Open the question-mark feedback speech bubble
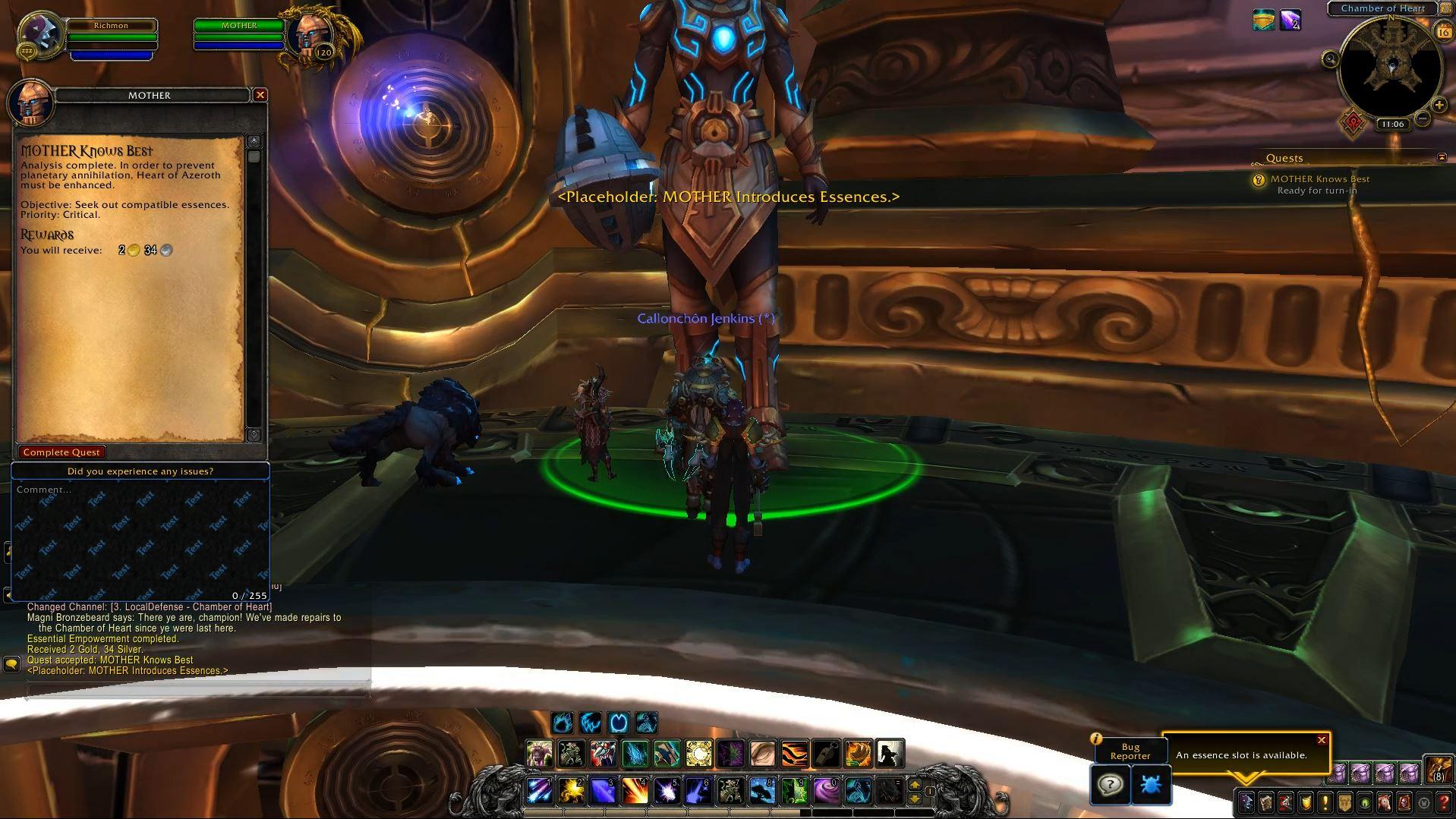This screenshot has height=819, width=1456. click(1111, 785)
